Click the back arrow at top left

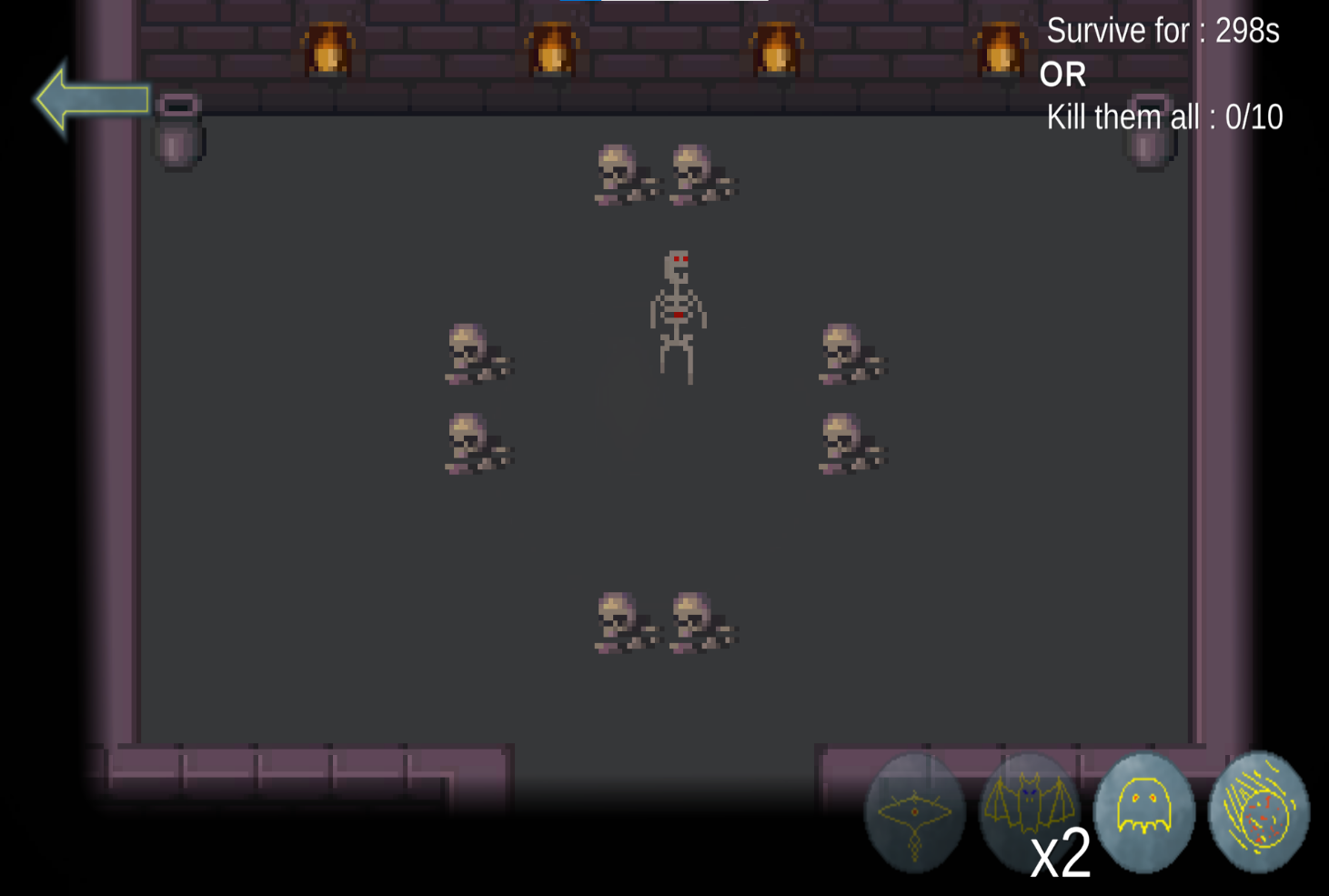[x=91, y=100]
